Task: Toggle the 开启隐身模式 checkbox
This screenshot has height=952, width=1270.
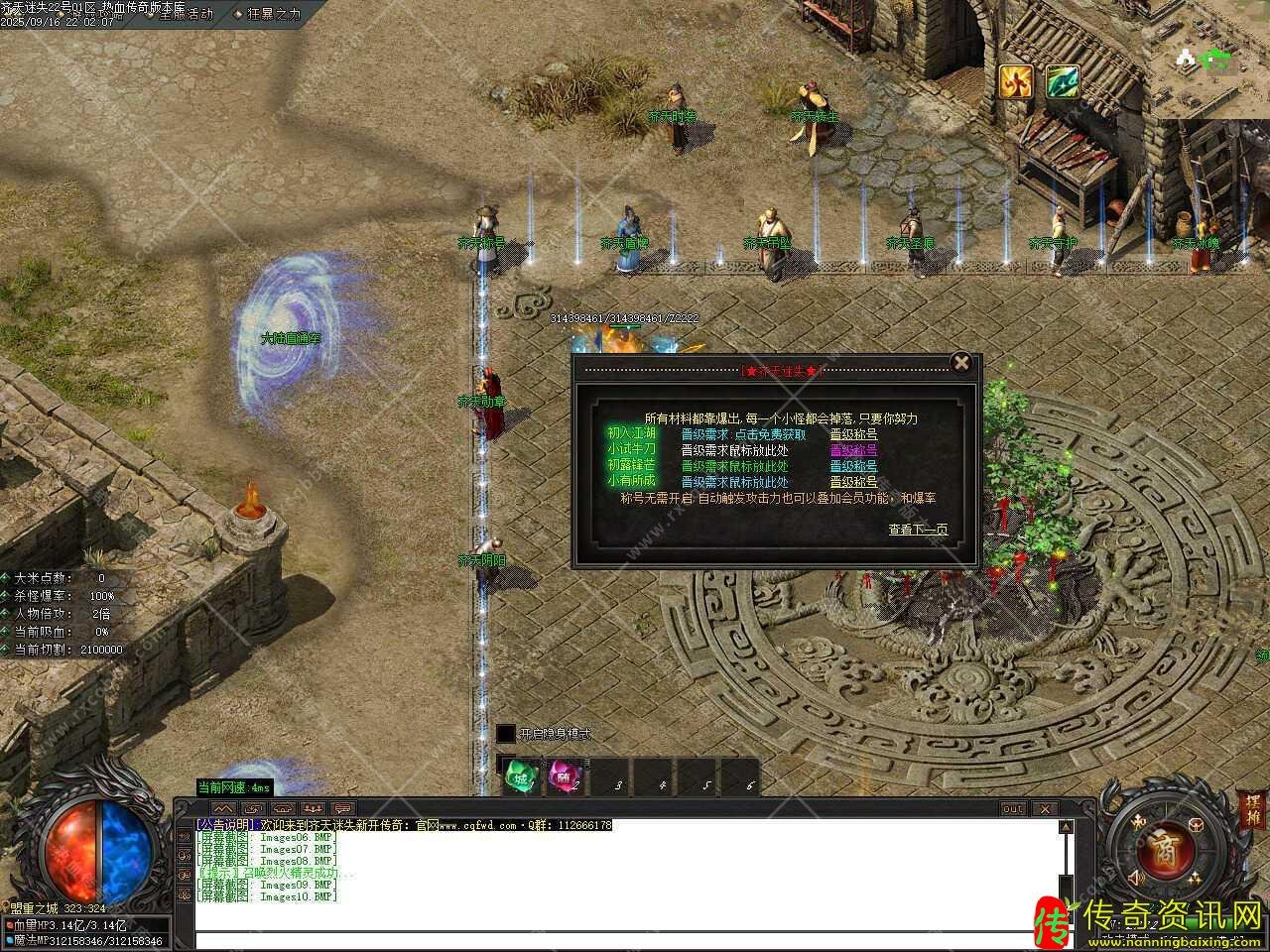Action: pyautogui.click(x=506, y=734)
